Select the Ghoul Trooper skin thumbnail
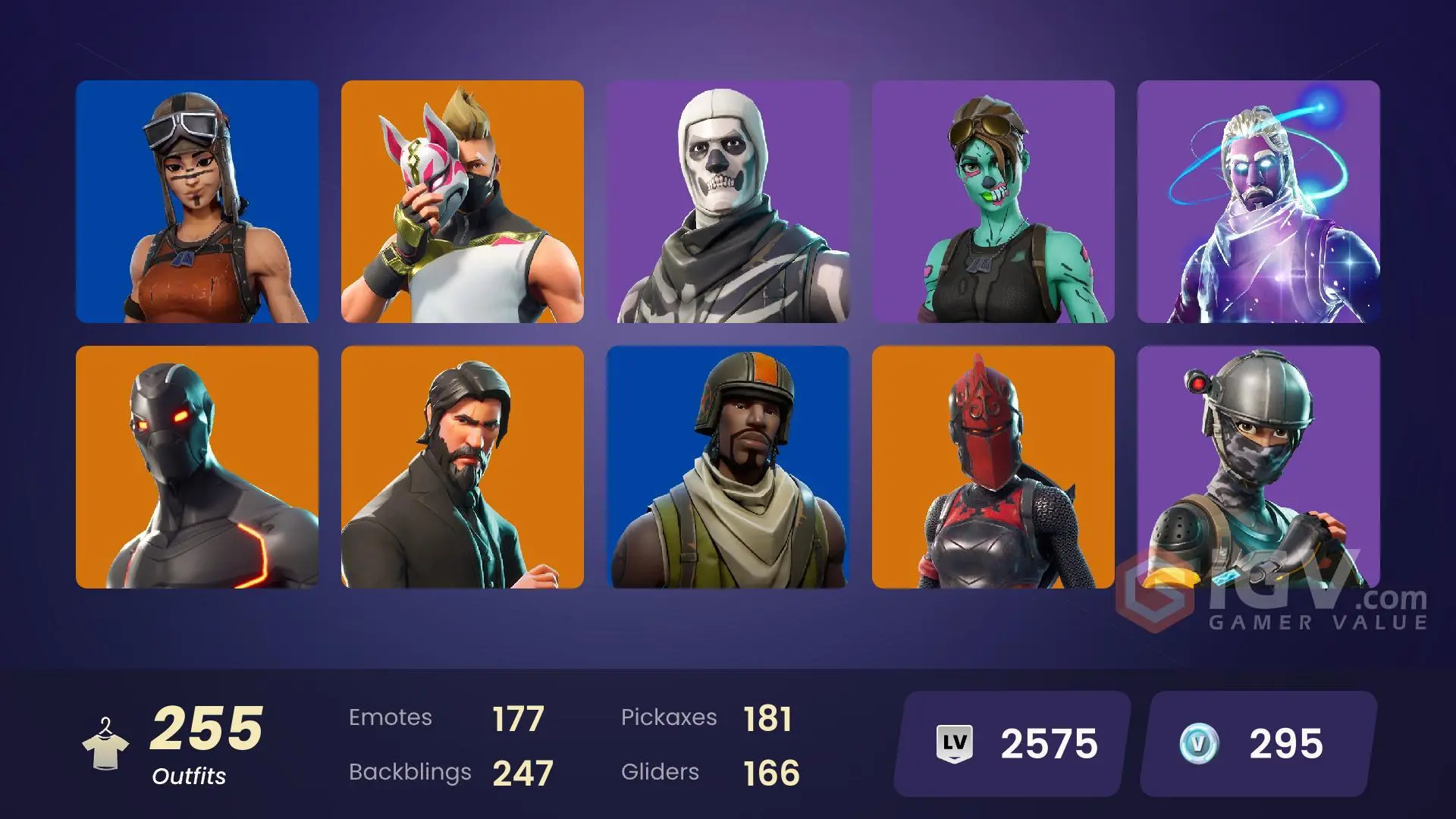 point(996,201)
